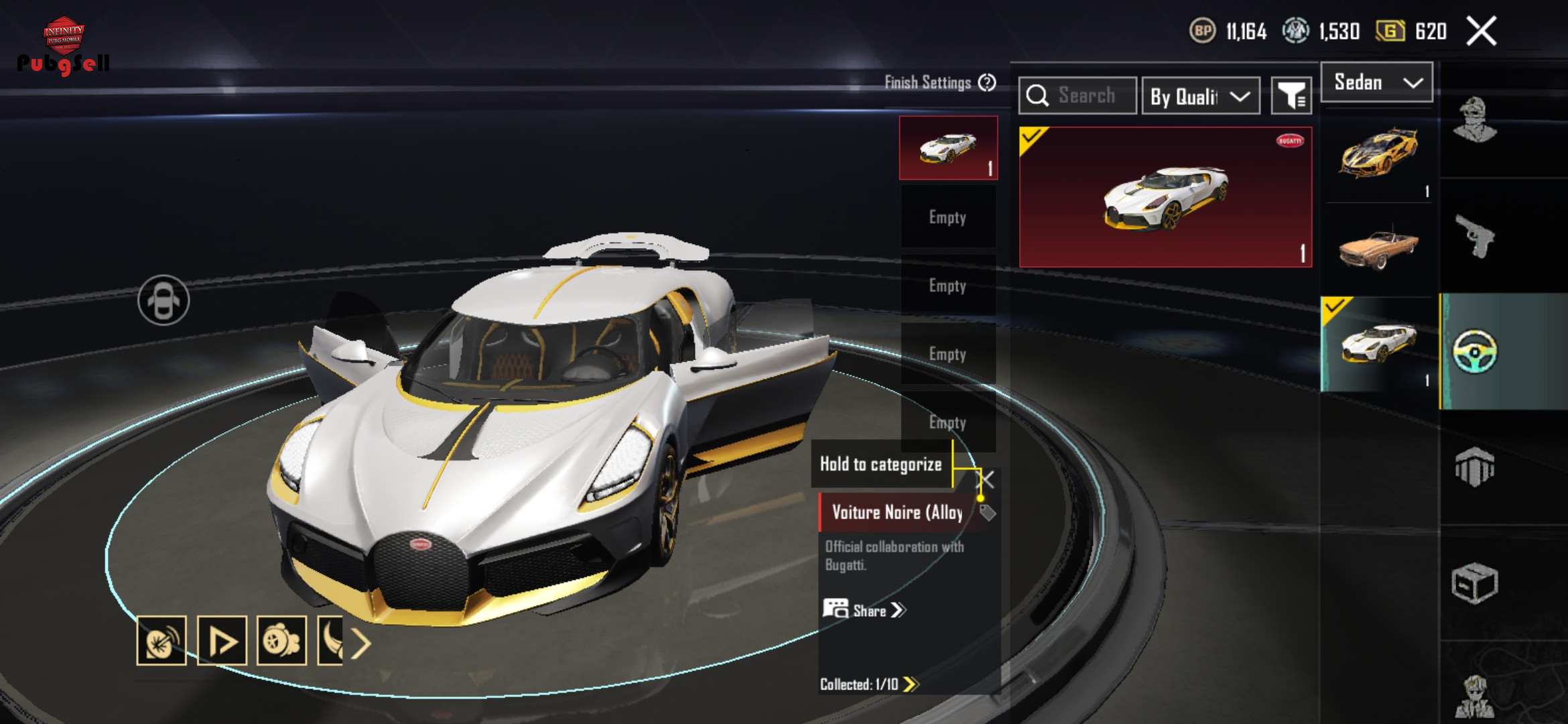Screen dimensions: 1568x724
Task: Open the Collected 1/10 progress link
Action: pos(868,684)
